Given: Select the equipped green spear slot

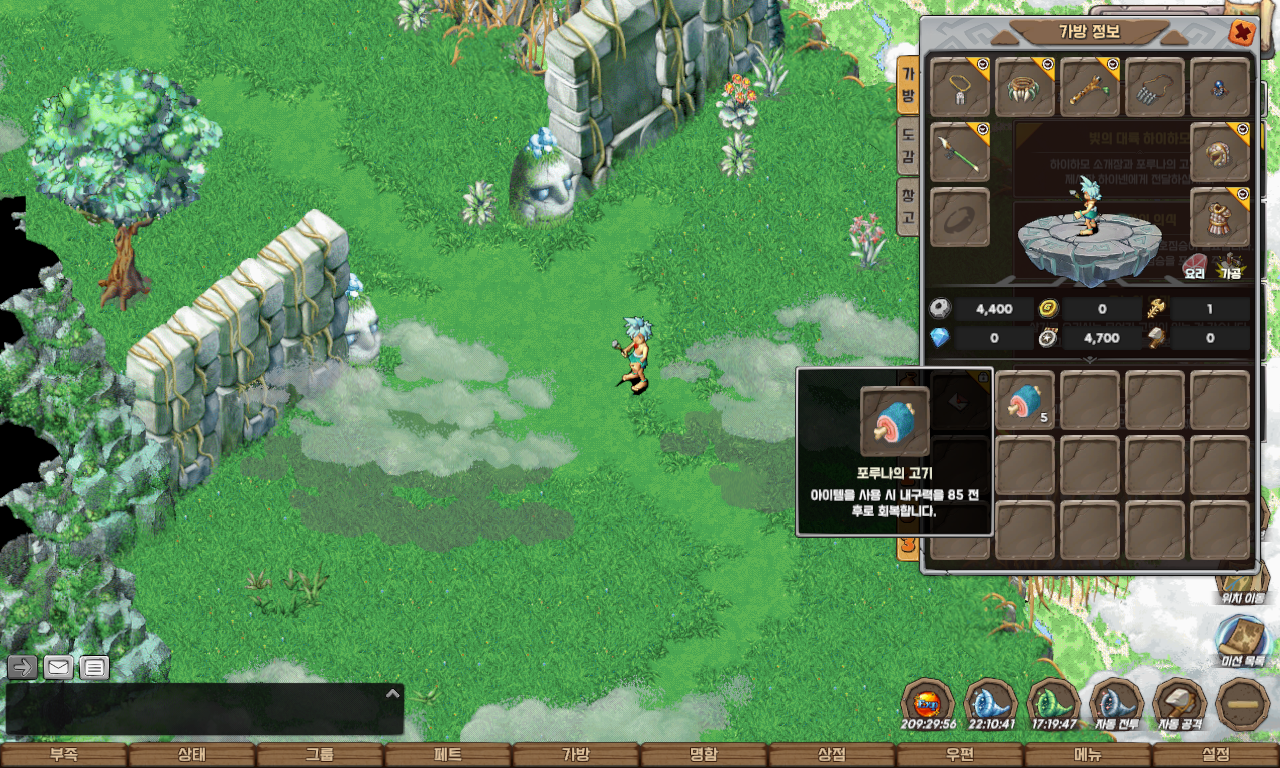Looking at the screenshot, I should click(x=960, y=152).
